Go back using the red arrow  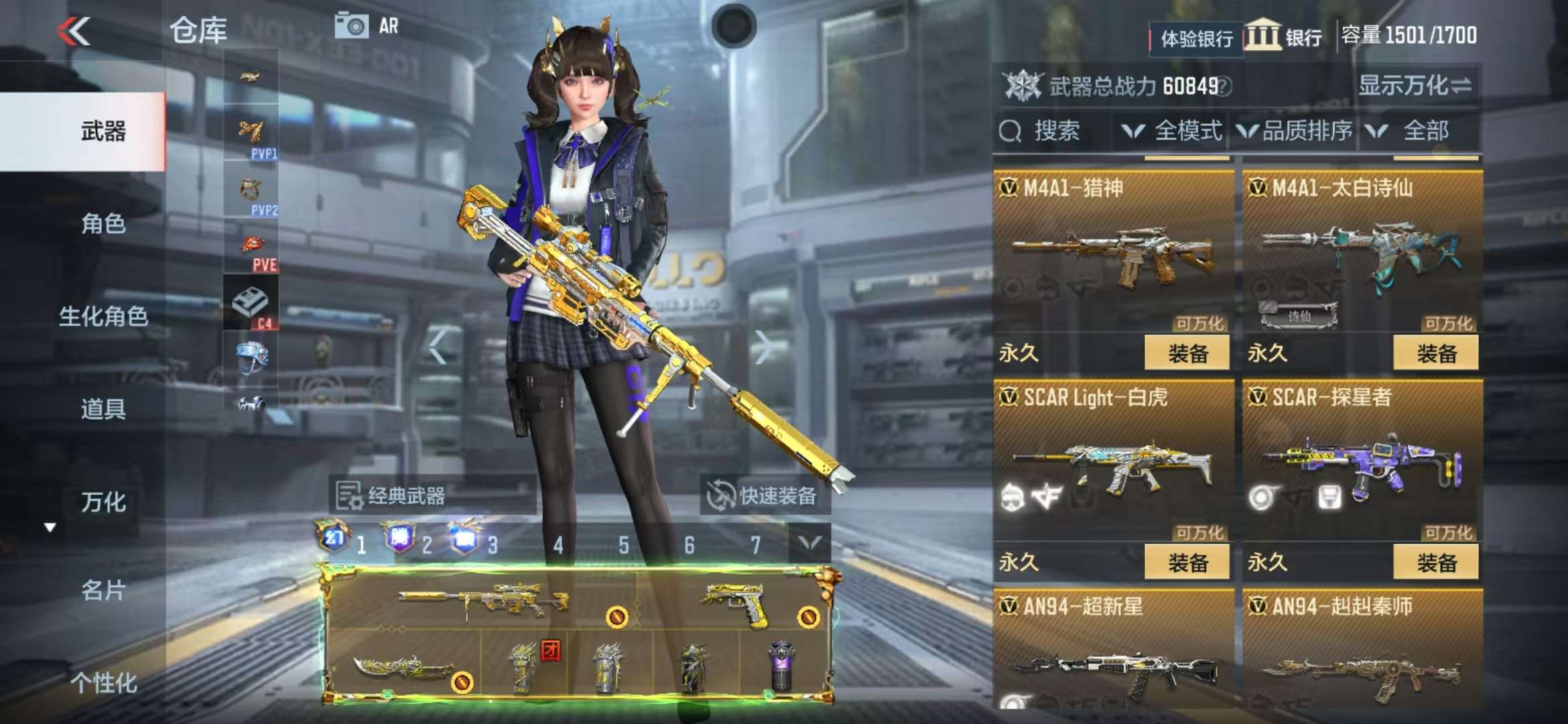[74, 31]
